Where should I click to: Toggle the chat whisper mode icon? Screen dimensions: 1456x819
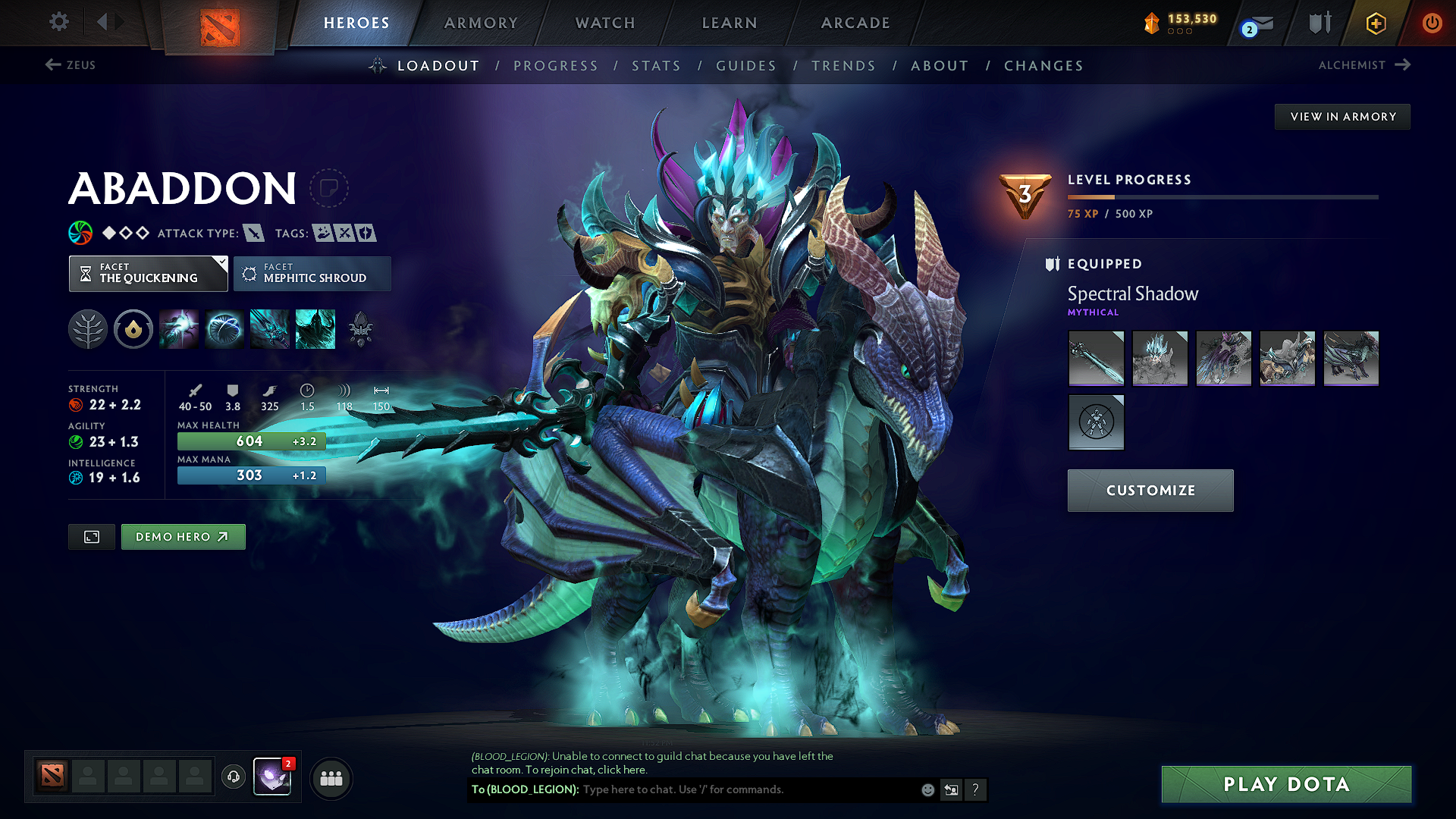951,789
